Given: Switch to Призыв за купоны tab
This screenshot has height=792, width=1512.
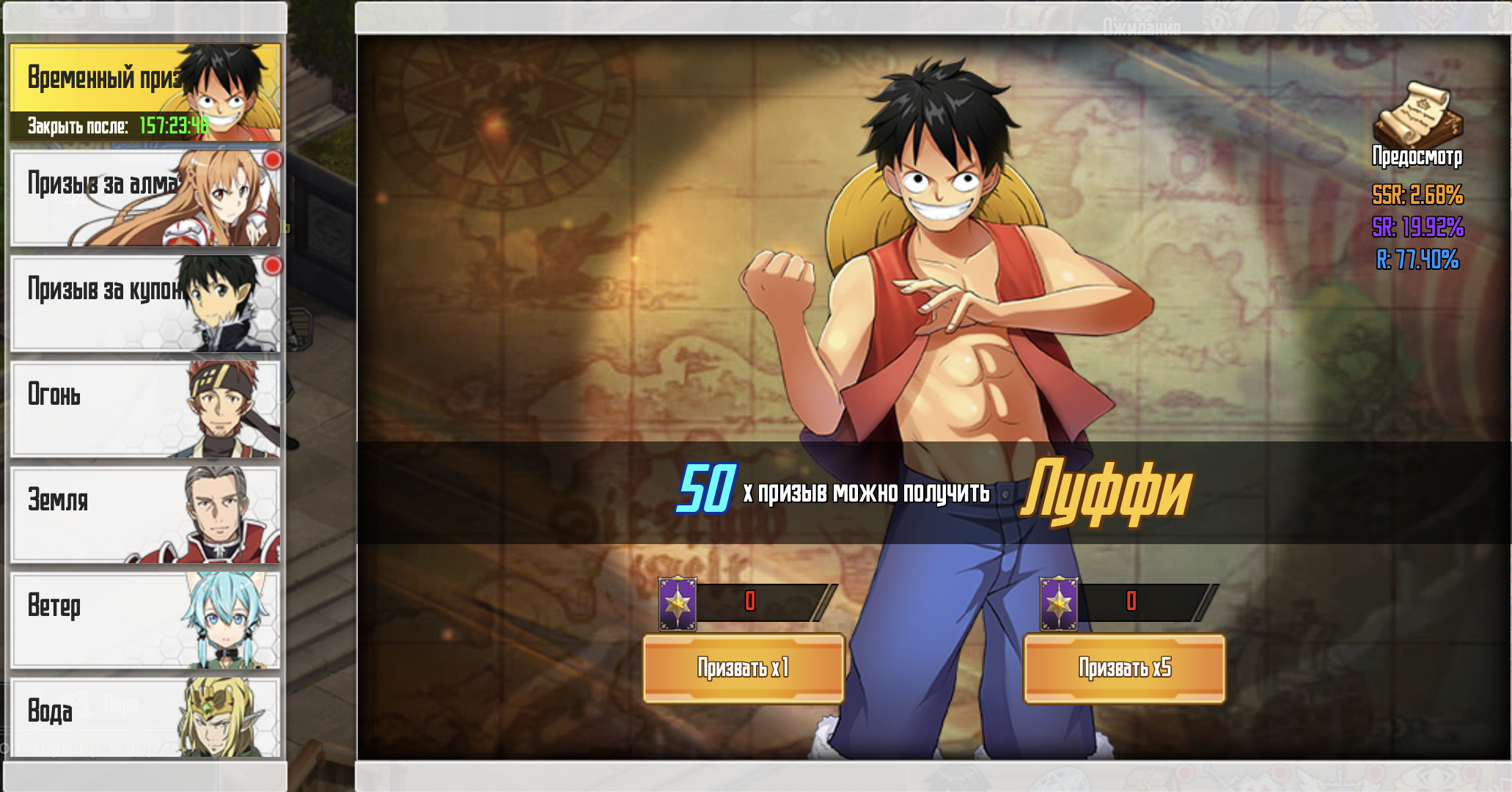Looking at the screenshot, I should [145, 304].
